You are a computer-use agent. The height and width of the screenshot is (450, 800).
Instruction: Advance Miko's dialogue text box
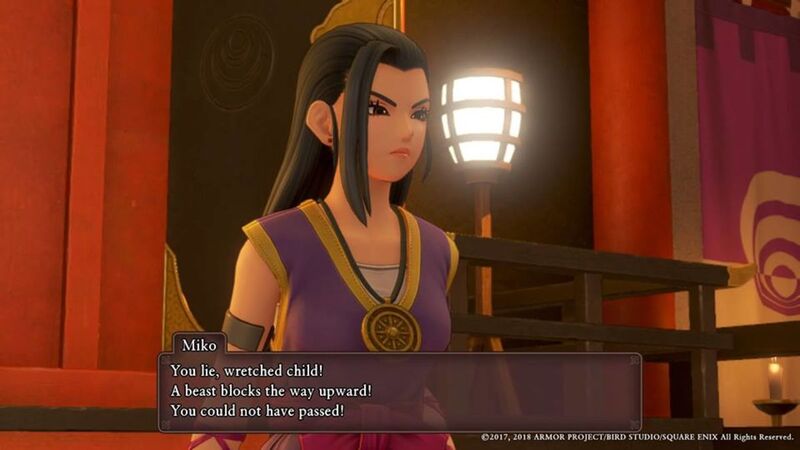point(400,391)
